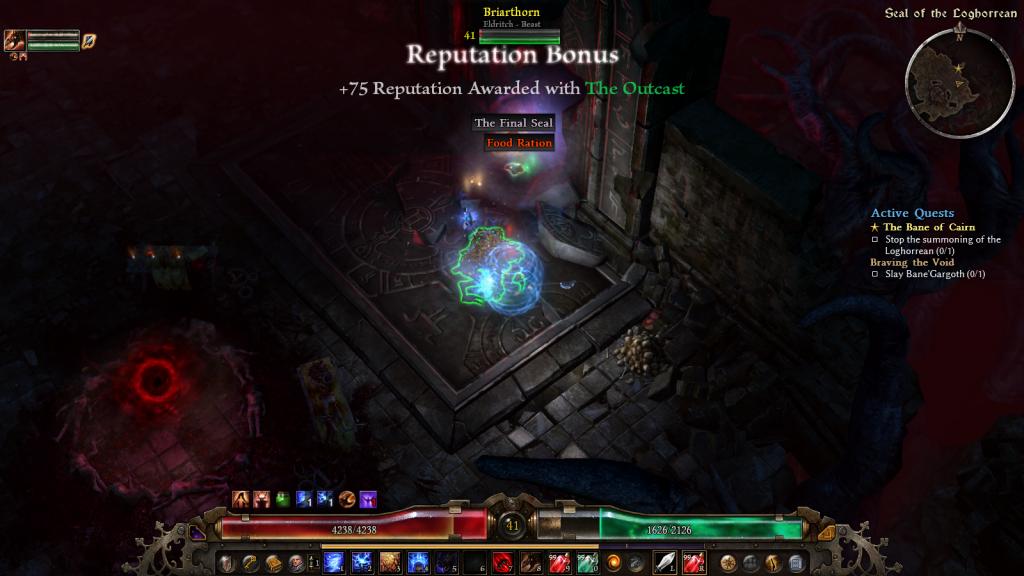Viewport: 1024px width, 576px height.
Task: Pick up the Food Ration loot label
Action: (x=519, y=143)
